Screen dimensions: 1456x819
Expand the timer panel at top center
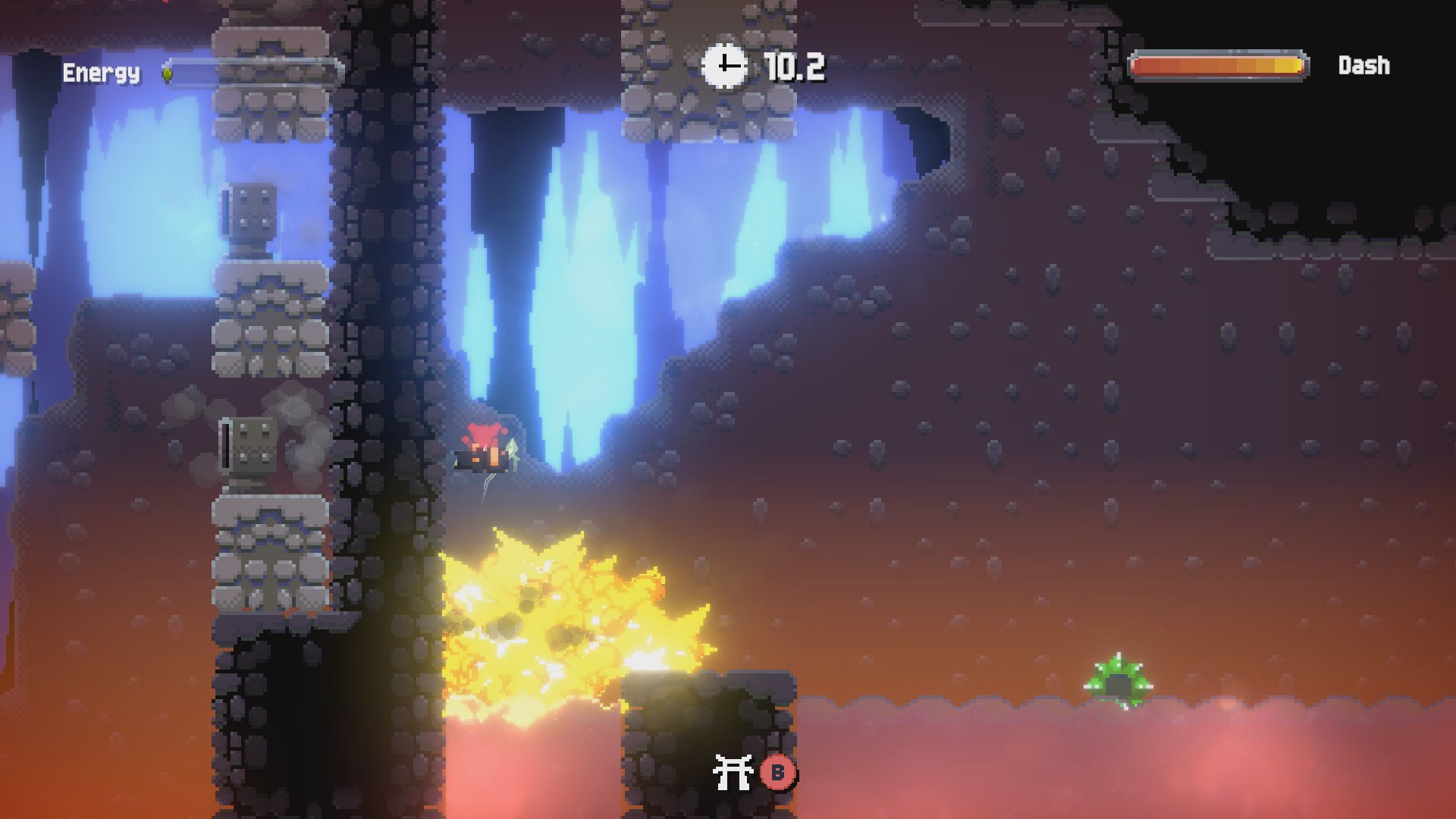(x=758, y=67)
